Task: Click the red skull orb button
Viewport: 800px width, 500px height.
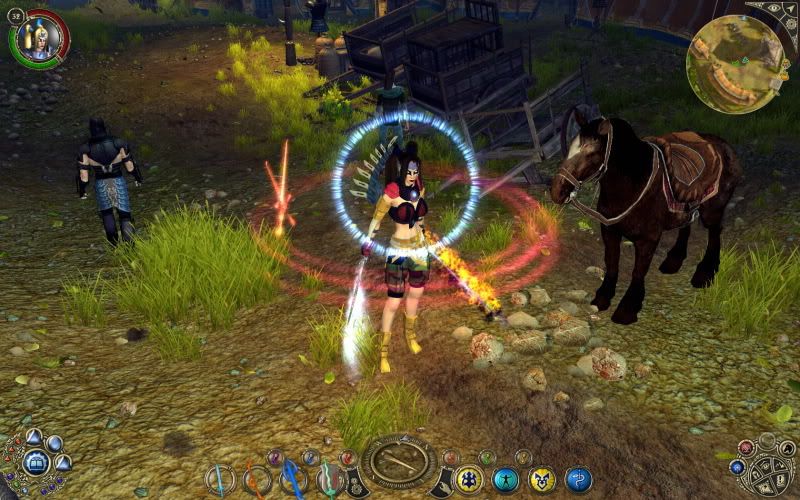Action: click(746, 448)
